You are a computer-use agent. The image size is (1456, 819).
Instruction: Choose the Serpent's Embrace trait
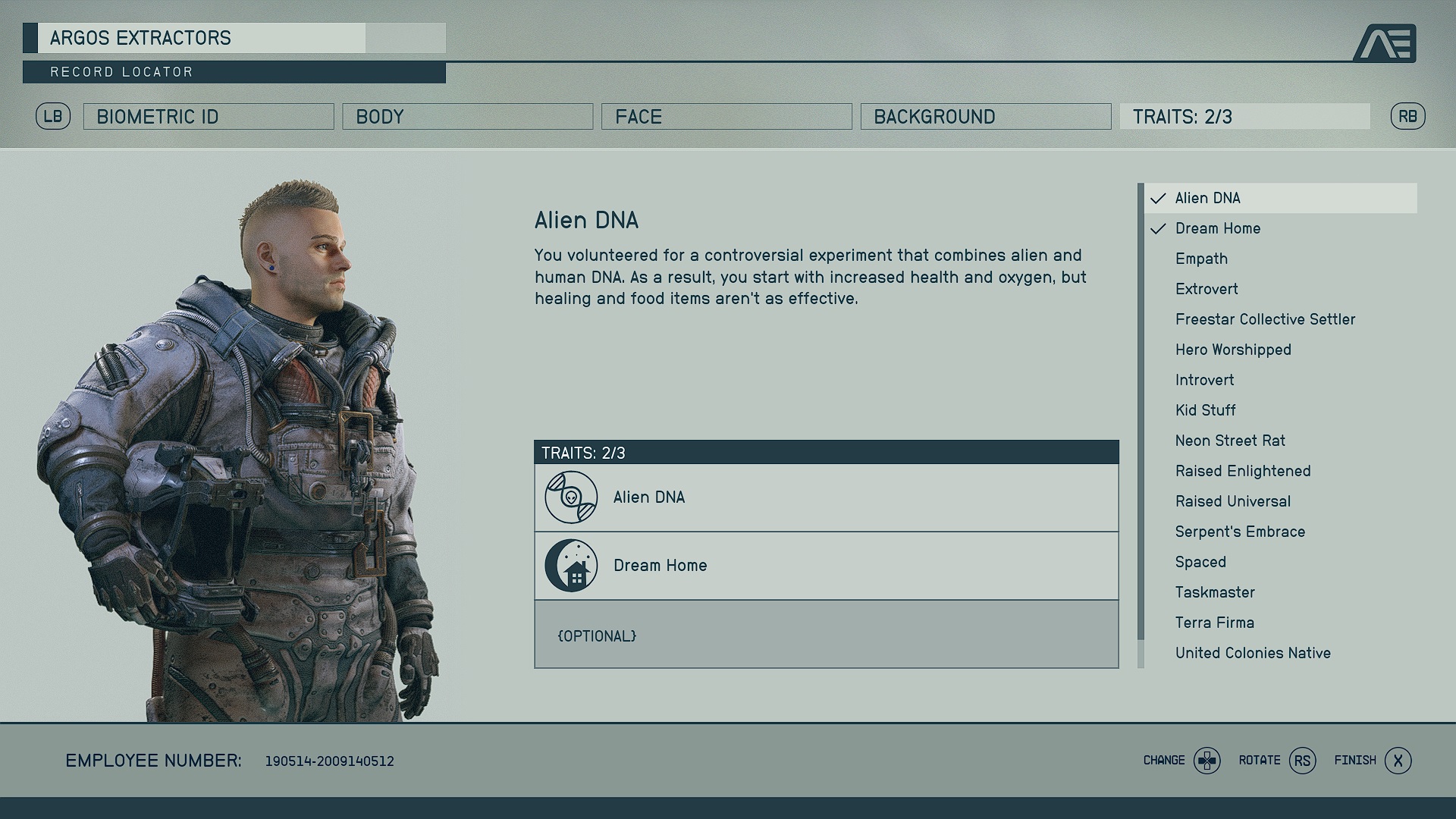pyautogui.click(x=1239, y=532)
